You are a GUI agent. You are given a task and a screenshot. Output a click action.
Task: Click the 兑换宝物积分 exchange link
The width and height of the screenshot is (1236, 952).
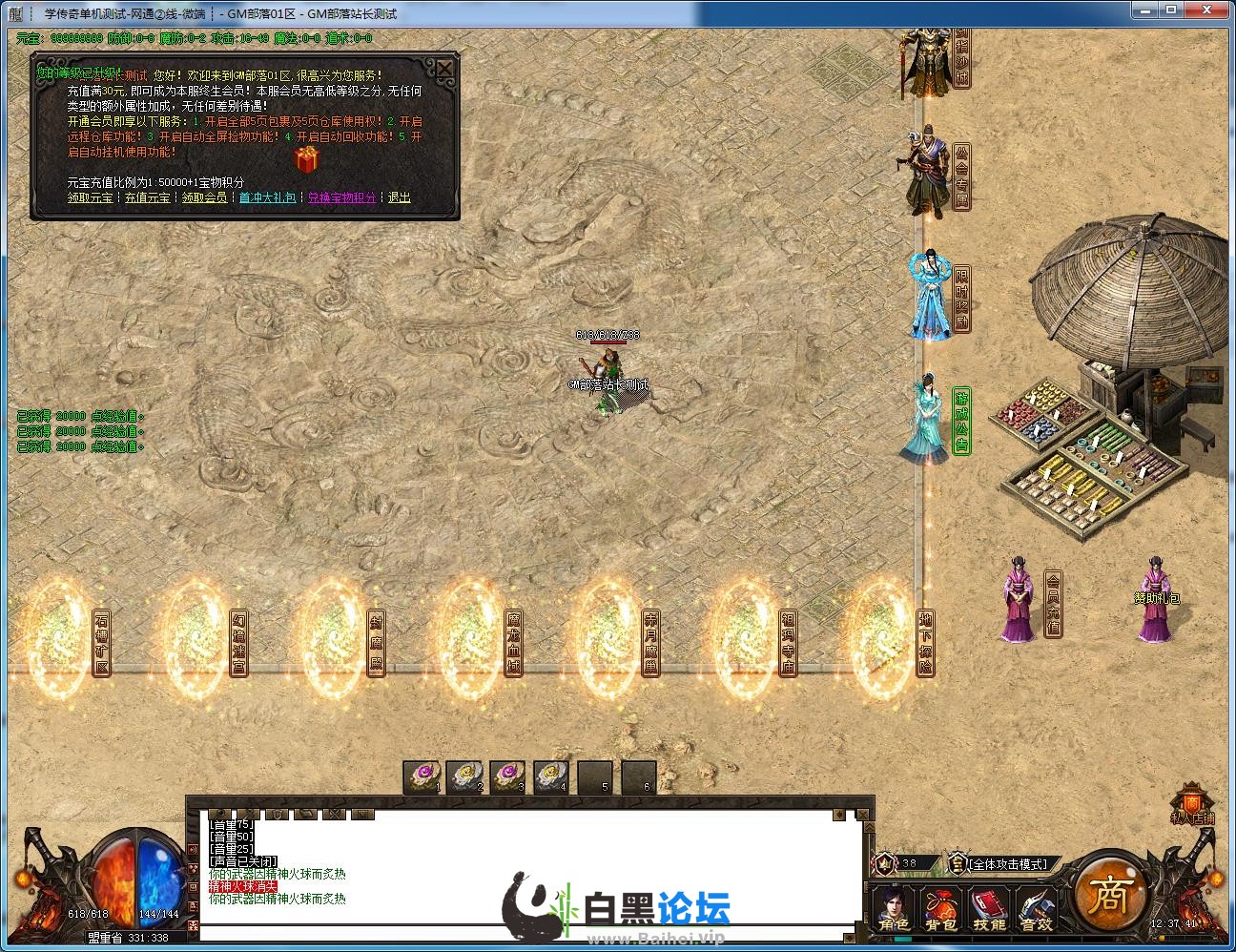pos(342,197)
